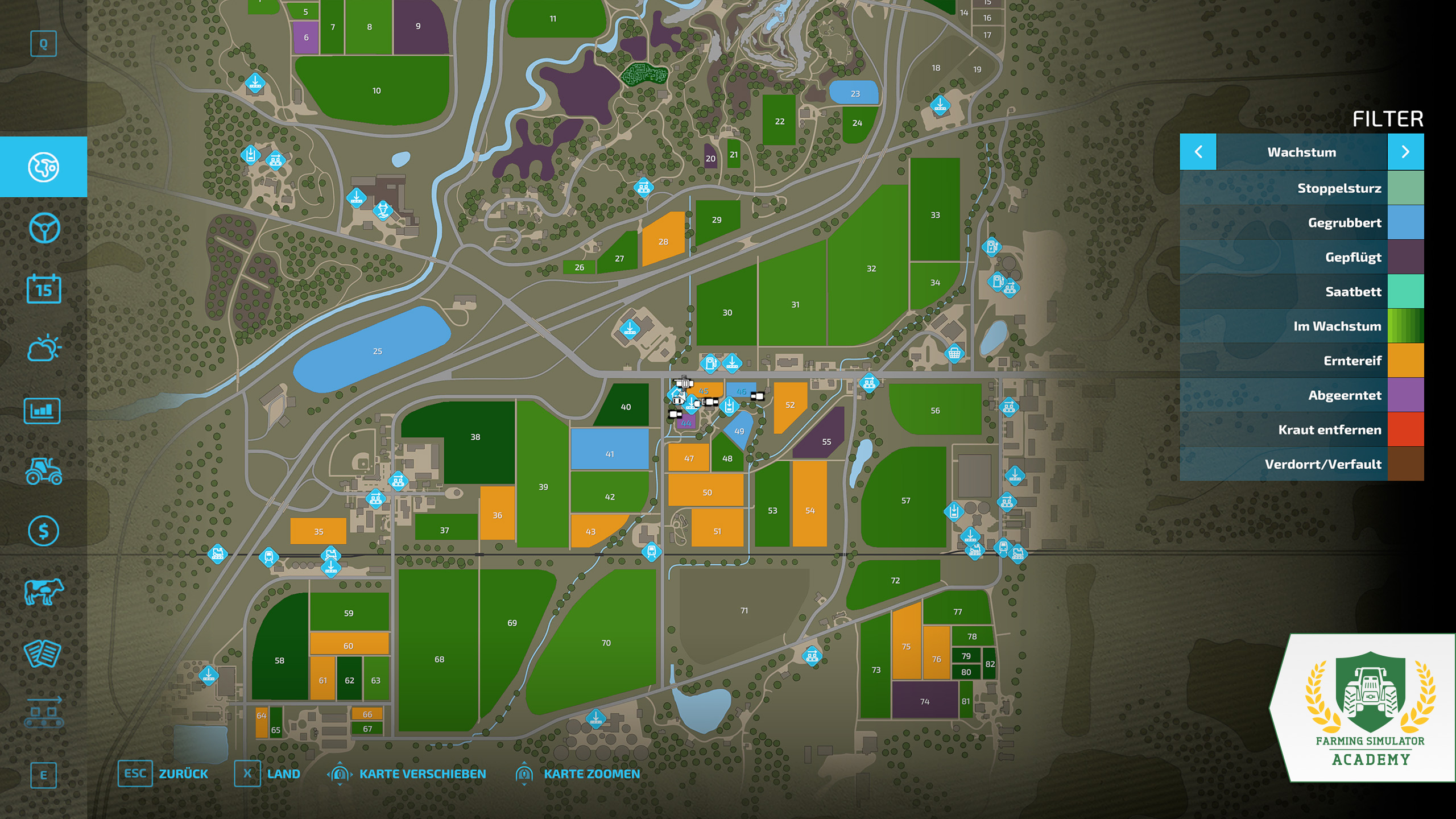The height and width of the screenshot is (819, 1456).
Task: Open the price statistics chart tab
Action: [x=43, y=411]
